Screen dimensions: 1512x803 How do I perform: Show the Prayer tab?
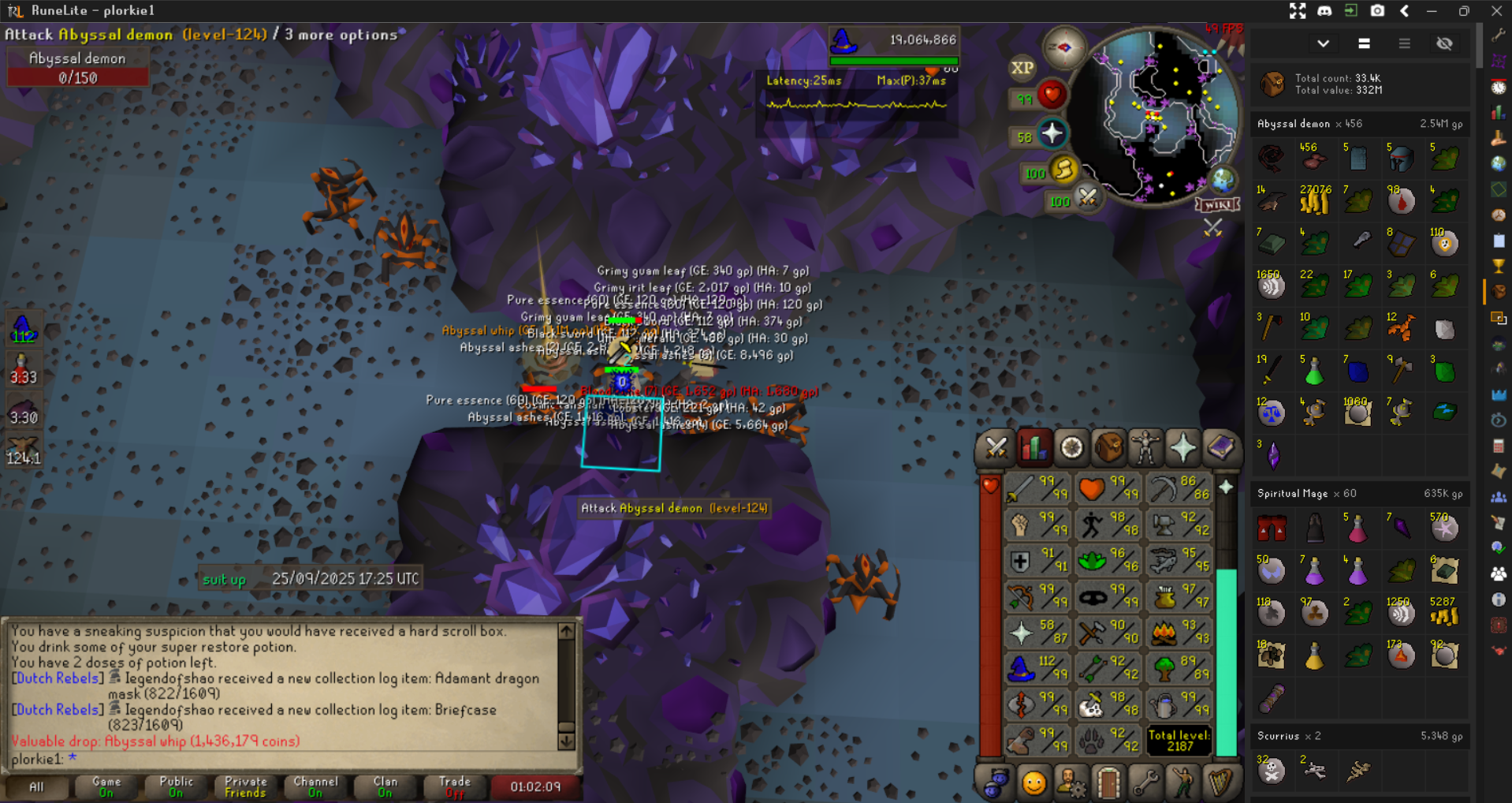pos(1182,448)
